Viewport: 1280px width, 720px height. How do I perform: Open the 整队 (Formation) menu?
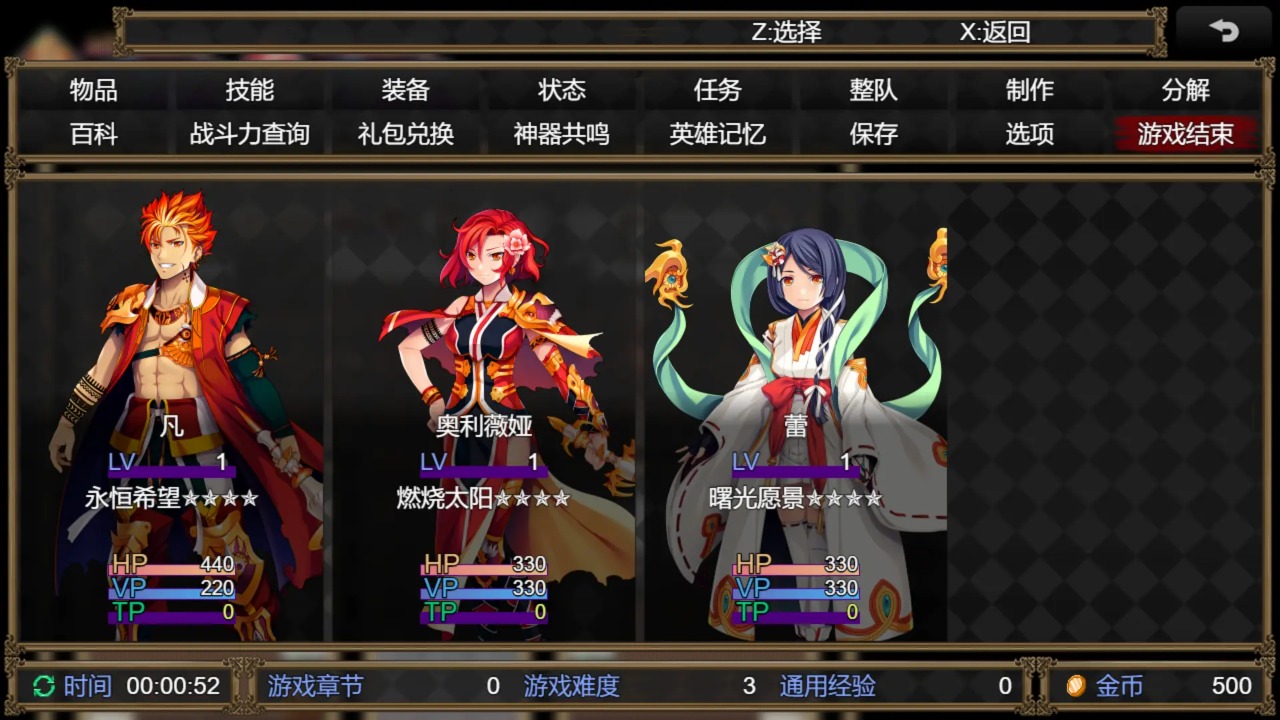pos(873,89)
